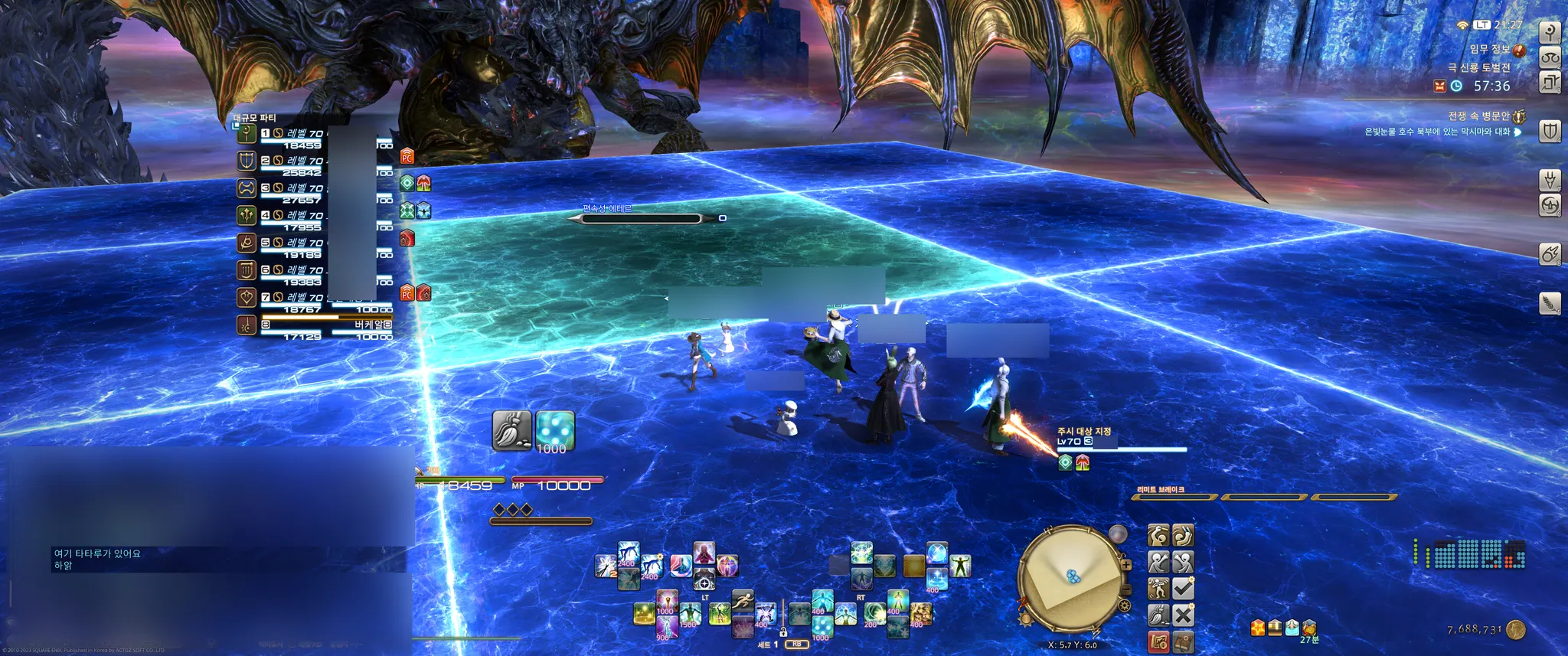Zoom out the minimap with the minus button

coord(1126,589)
